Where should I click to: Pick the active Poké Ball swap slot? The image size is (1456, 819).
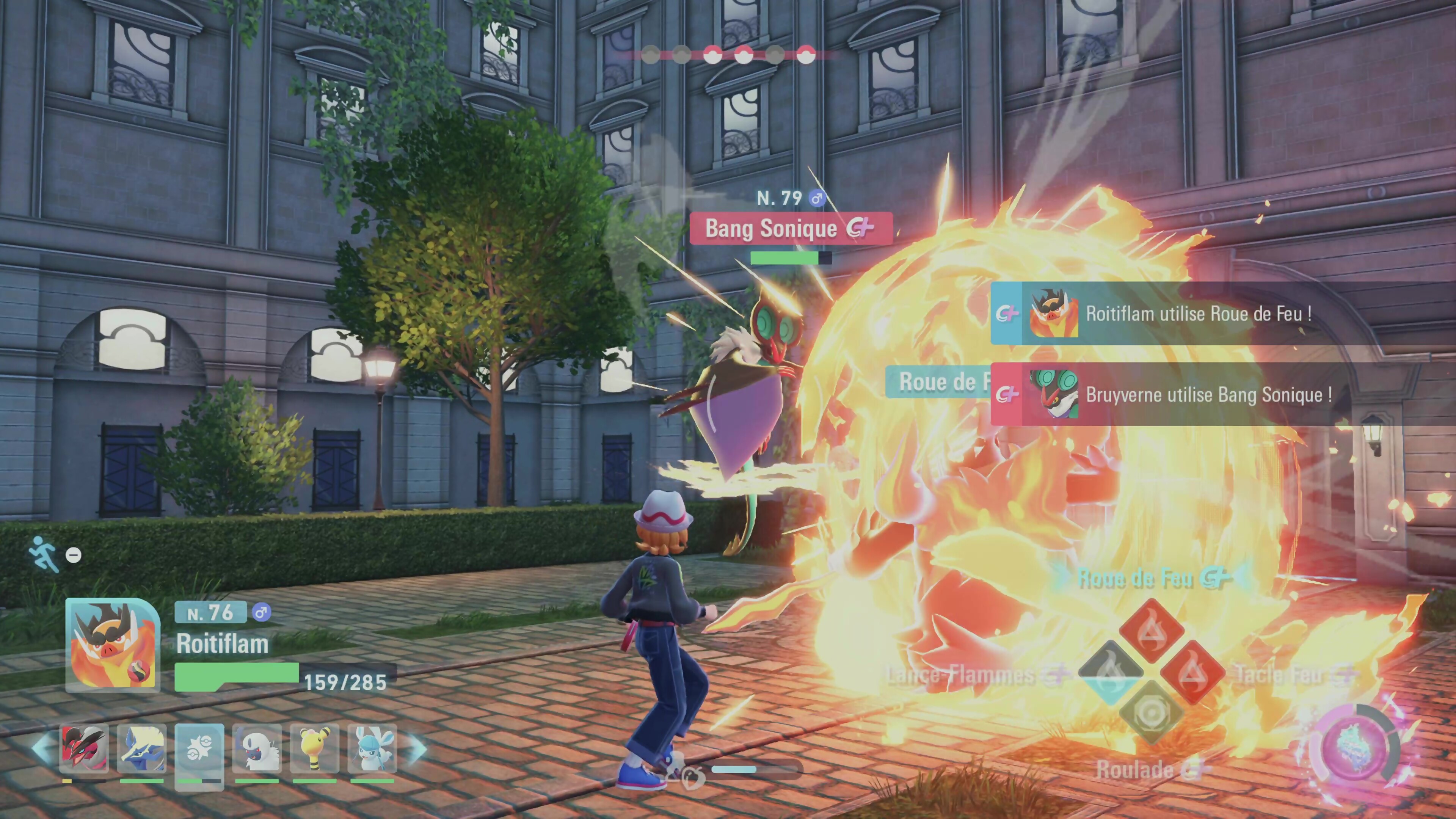click(199, 750)
